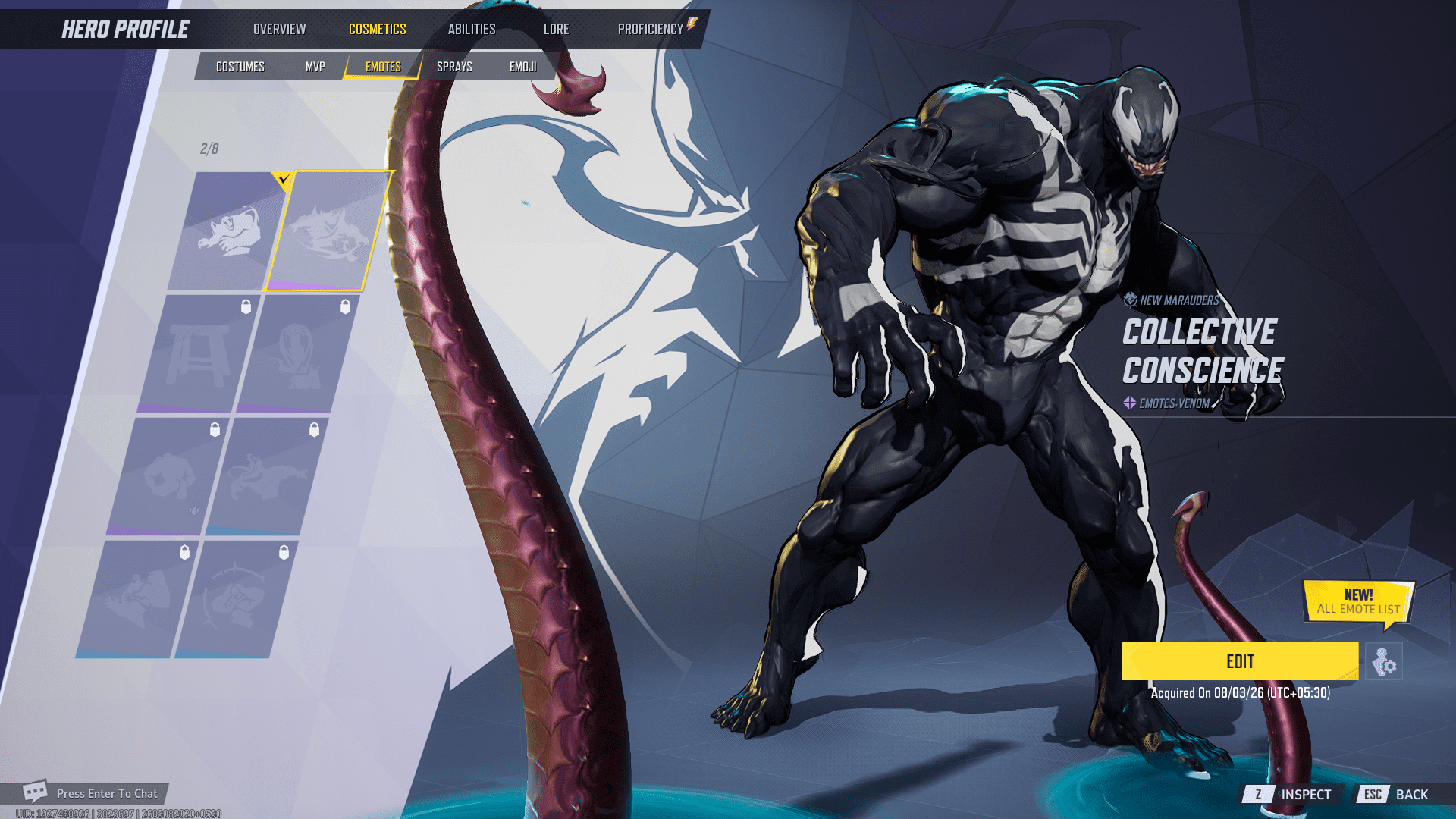Open the All Emote List
Image resolution: width=1456 pixels, height=819 pixels.
coord(1358,603)
